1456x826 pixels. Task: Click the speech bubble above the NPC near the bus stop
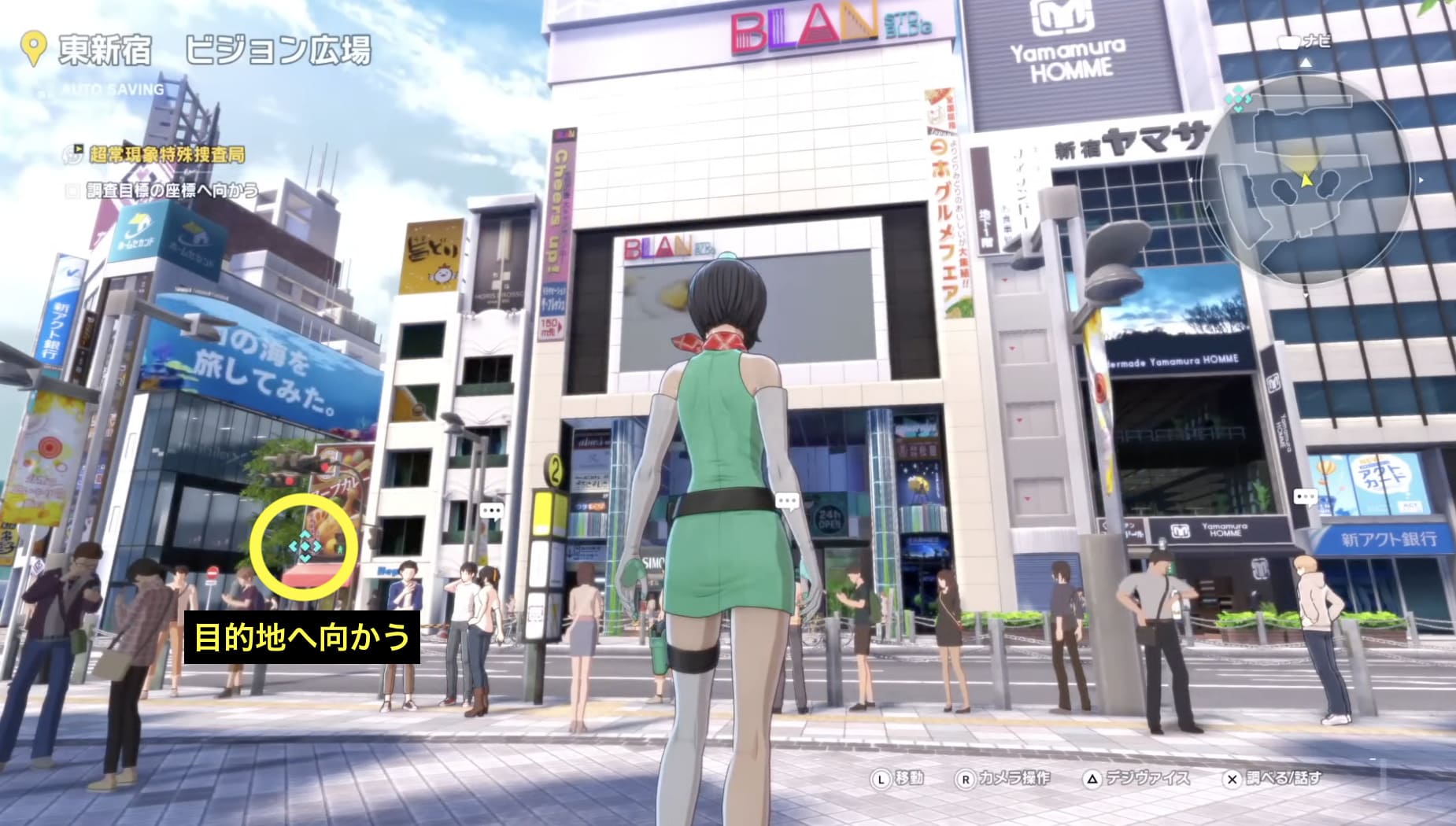(492, 510)
